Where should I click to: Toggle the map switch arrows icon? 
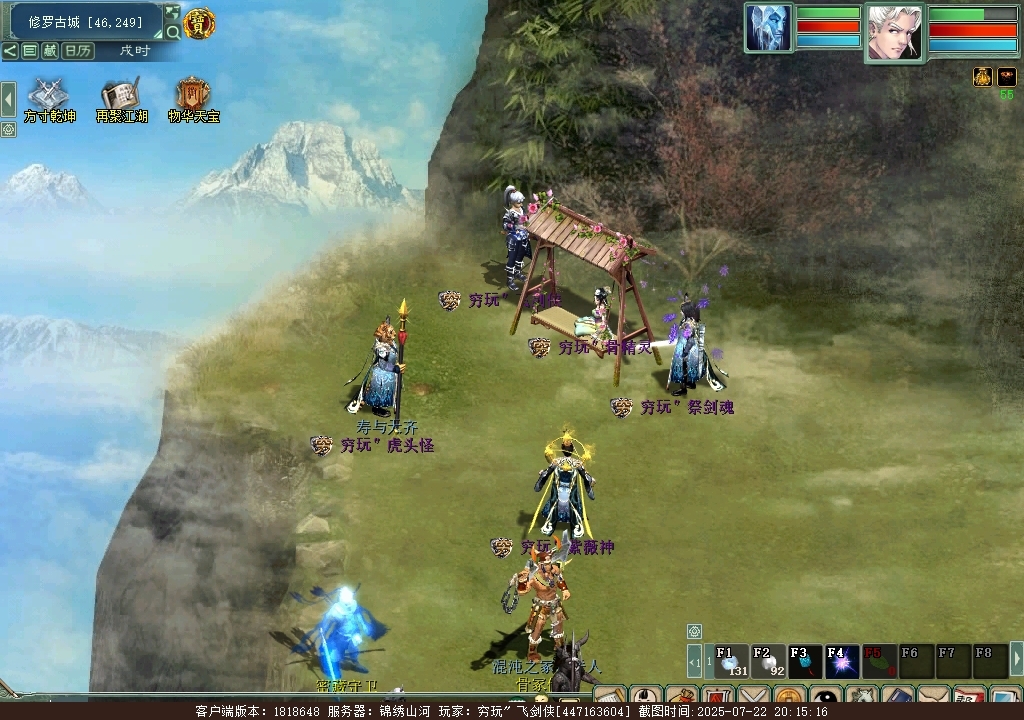click(172, 13)
